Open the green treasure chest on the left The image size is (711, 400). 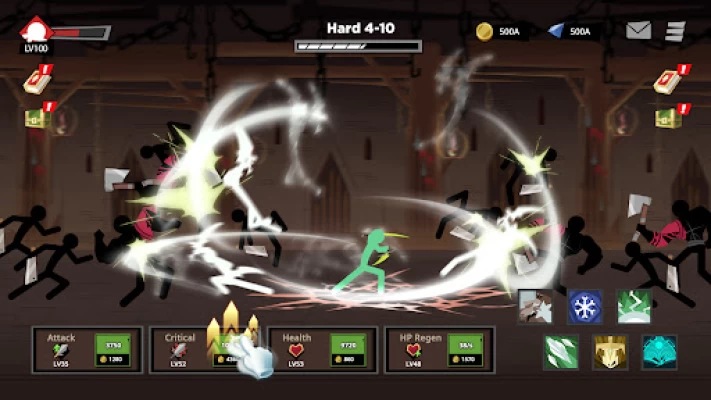point(36,119)
